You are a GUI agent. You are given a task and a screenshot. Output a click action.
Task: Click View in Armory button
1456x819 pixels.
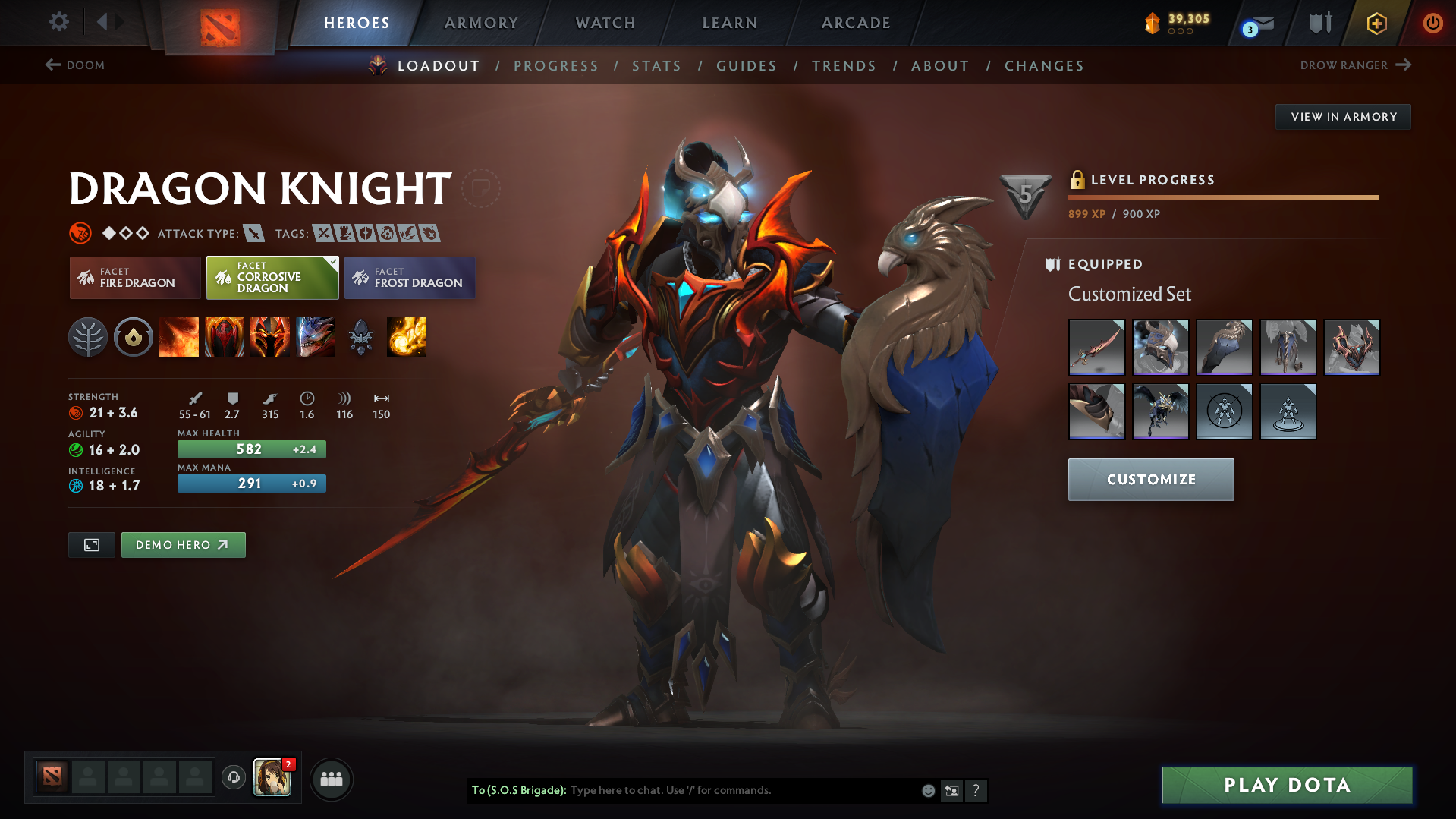tap(1343, 117)
